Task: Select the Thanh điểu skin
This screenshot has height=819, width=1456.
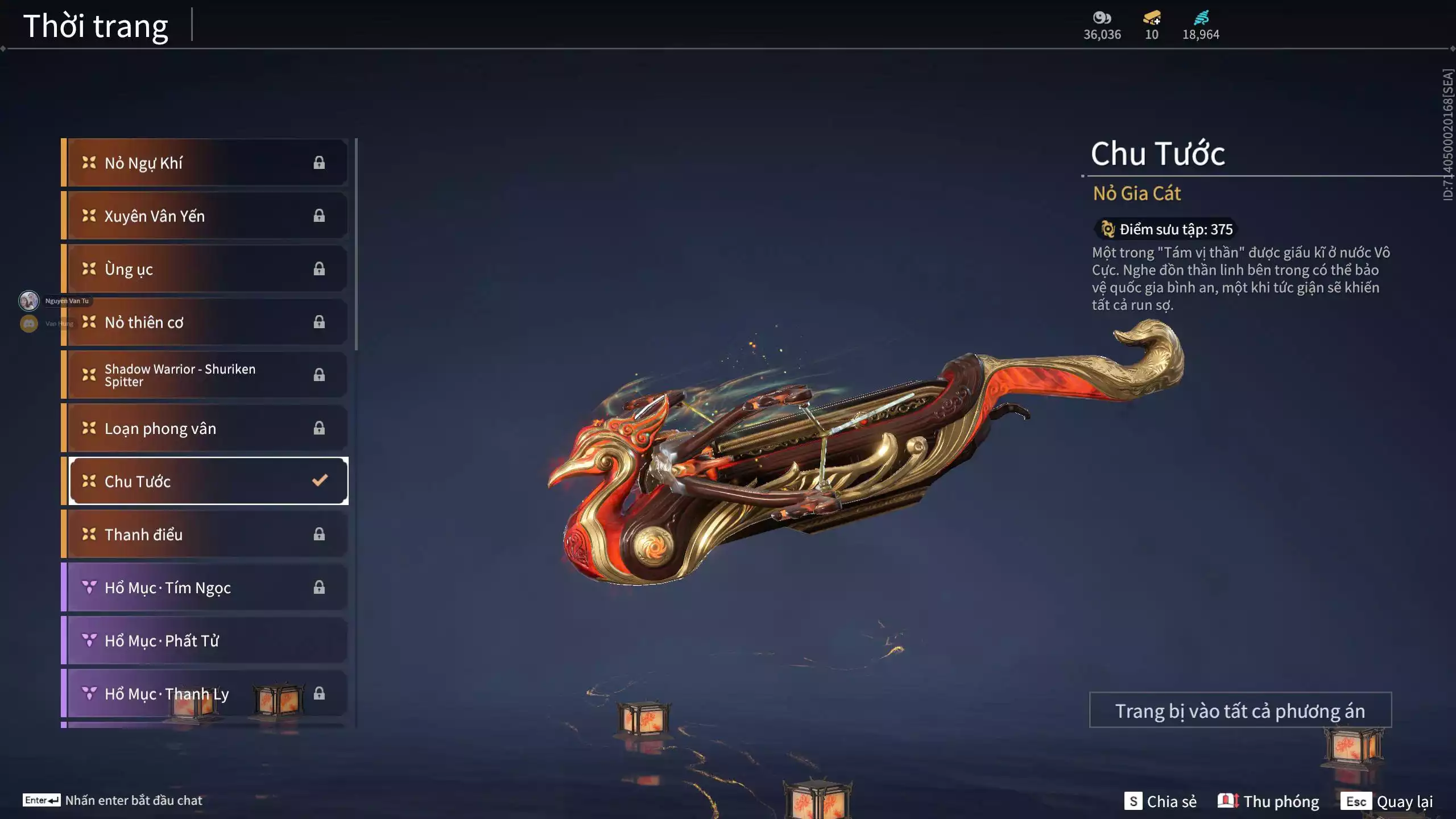Action: tap(205, 534)
